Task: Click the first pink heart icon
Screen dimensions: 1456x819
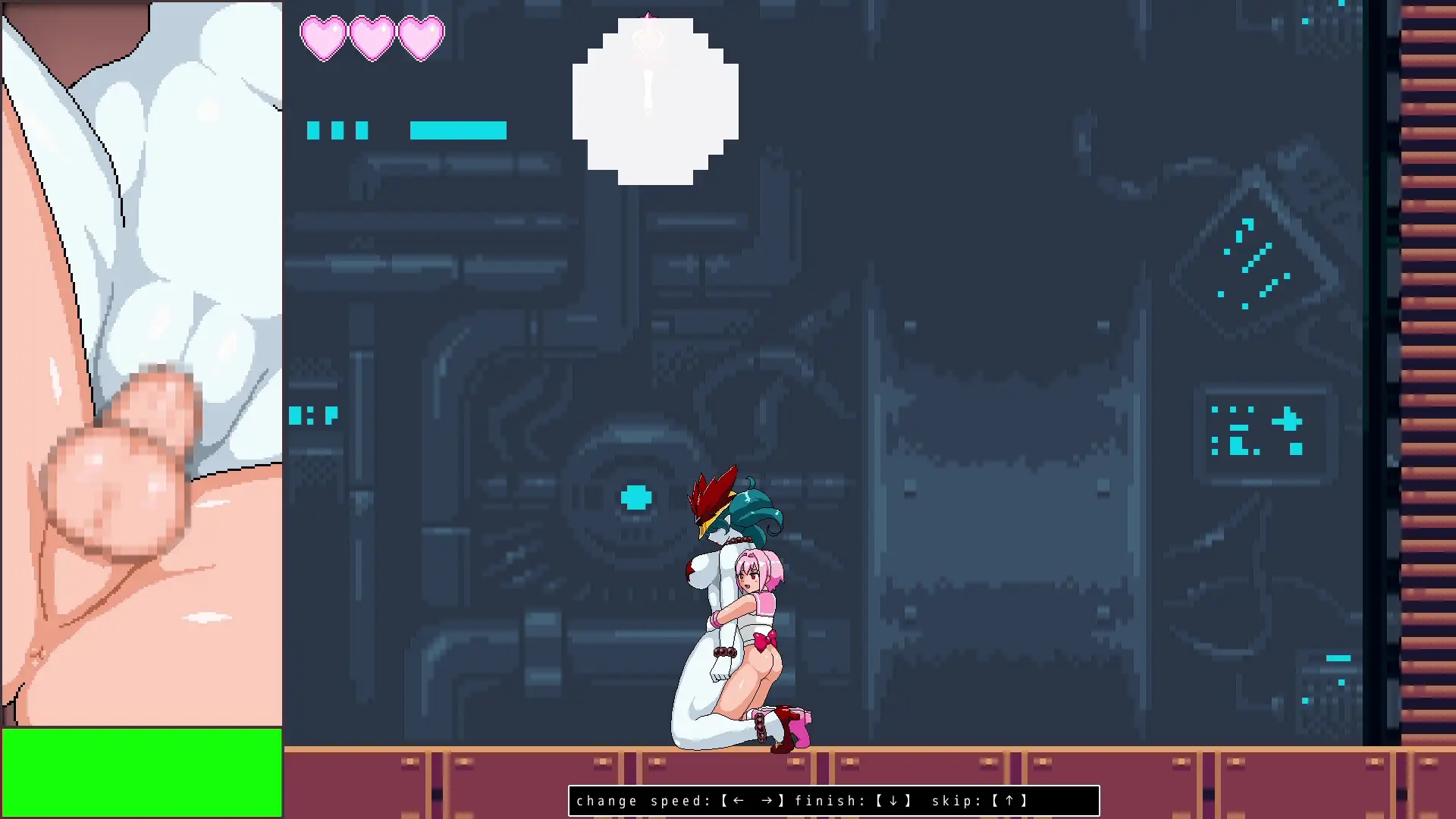Action: pyautogui.click(x=325, y=36)
